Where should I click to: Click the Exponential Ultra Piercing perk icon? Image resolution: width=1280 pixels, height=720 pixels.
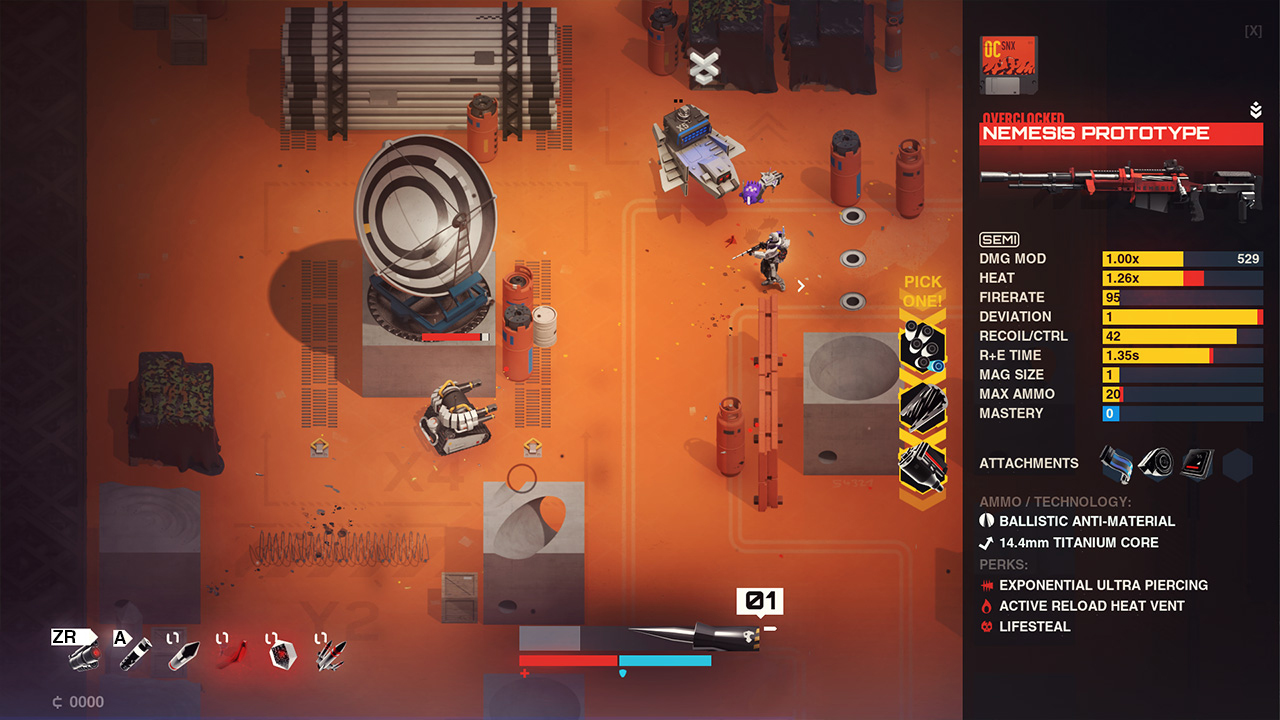tap(986, 585)
